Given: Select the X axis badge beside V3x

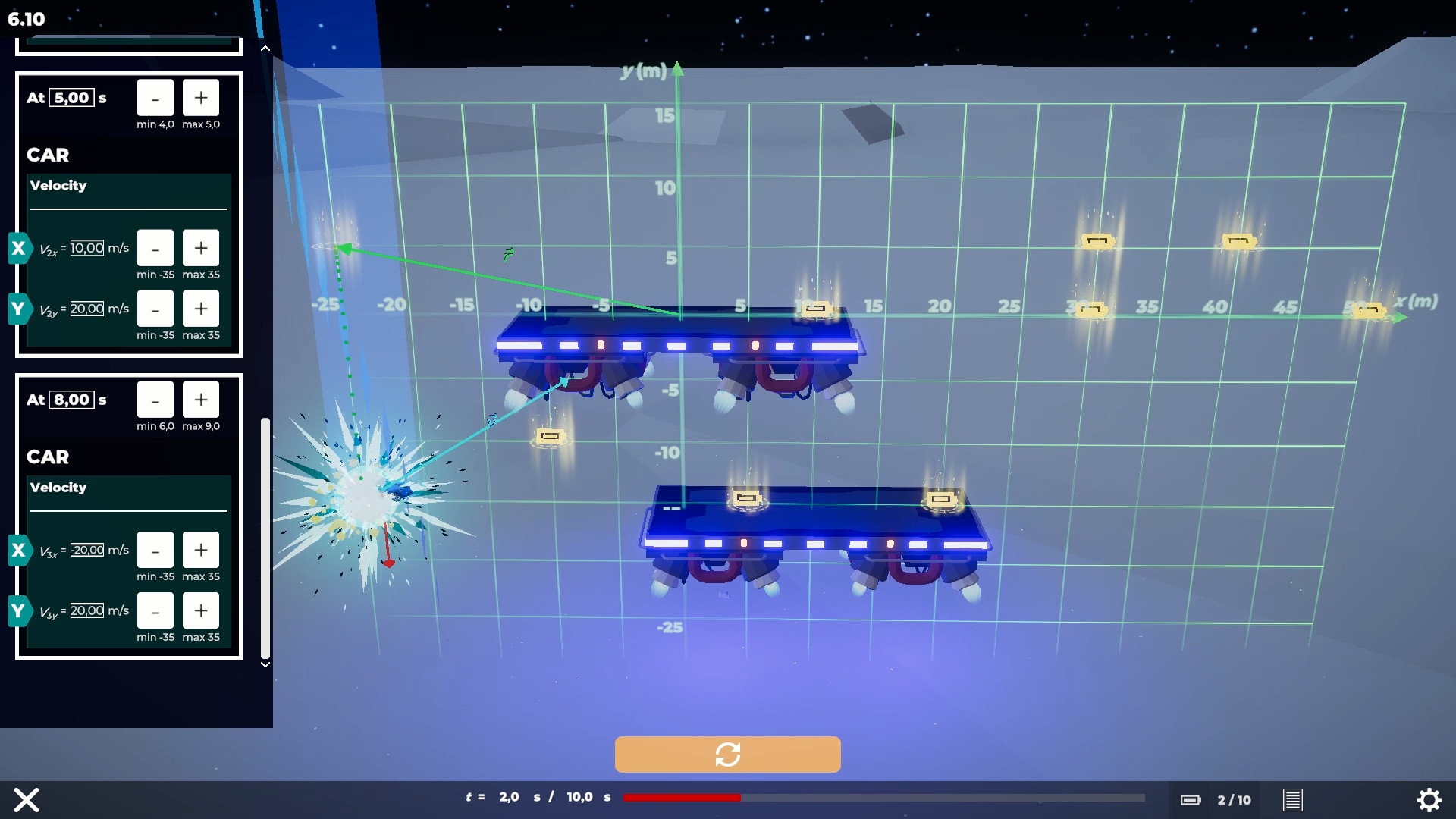Looking at the screenshot, I should coord(19,551).
